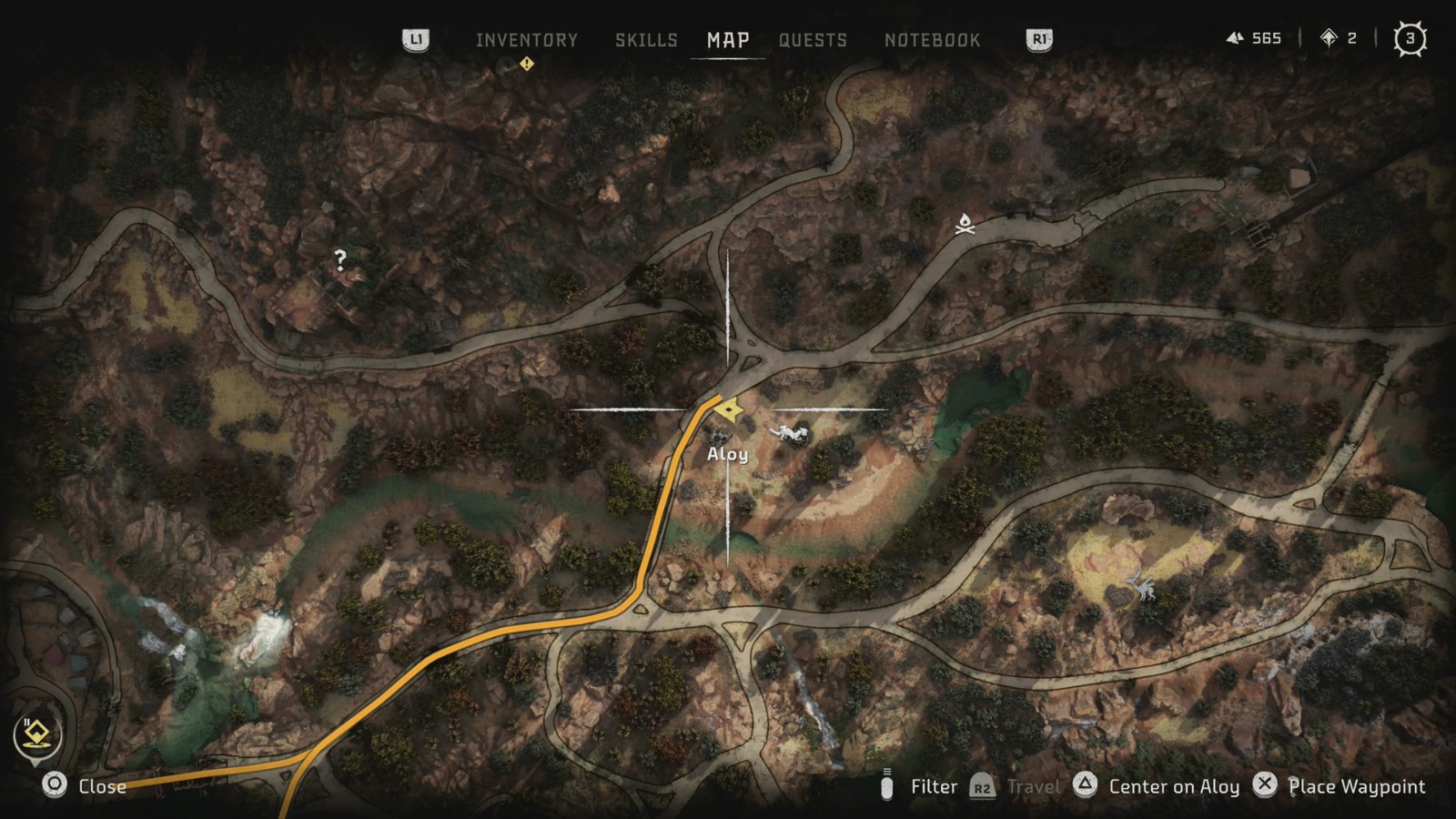
Task: Select the yellow quest alert diamond under Inventory
Action: click(x=526, y=64)
